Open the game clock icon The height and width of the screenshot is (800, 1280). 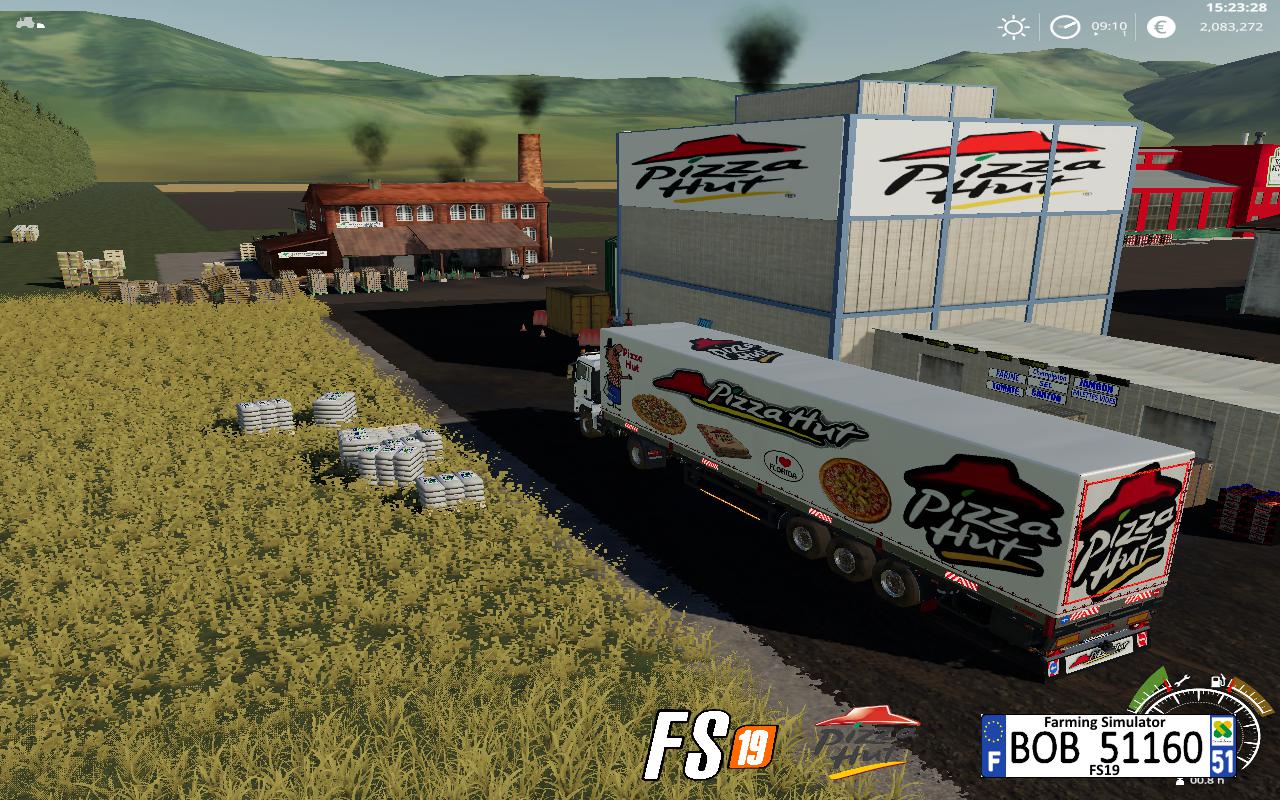[x=1065, y=27]
